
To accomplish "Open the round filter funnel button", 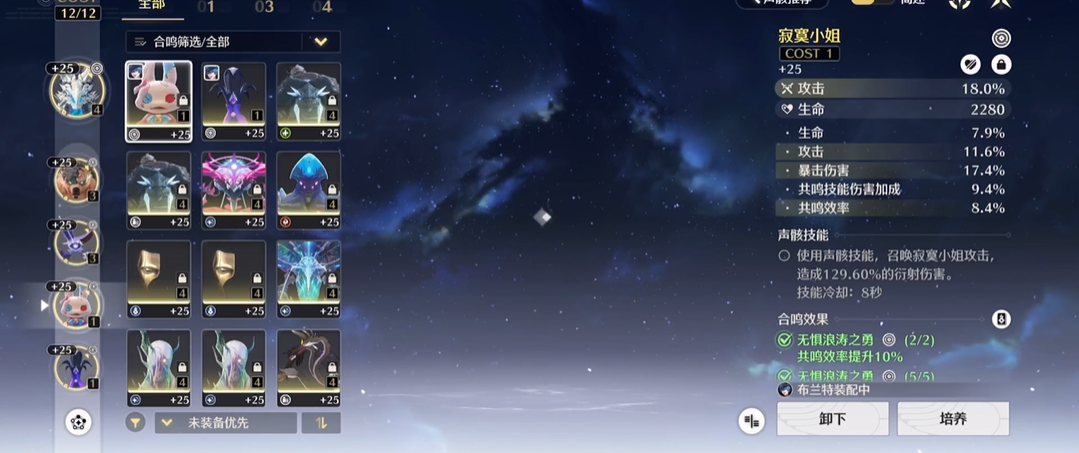I will pyautogui.click(x=135, y=423).
